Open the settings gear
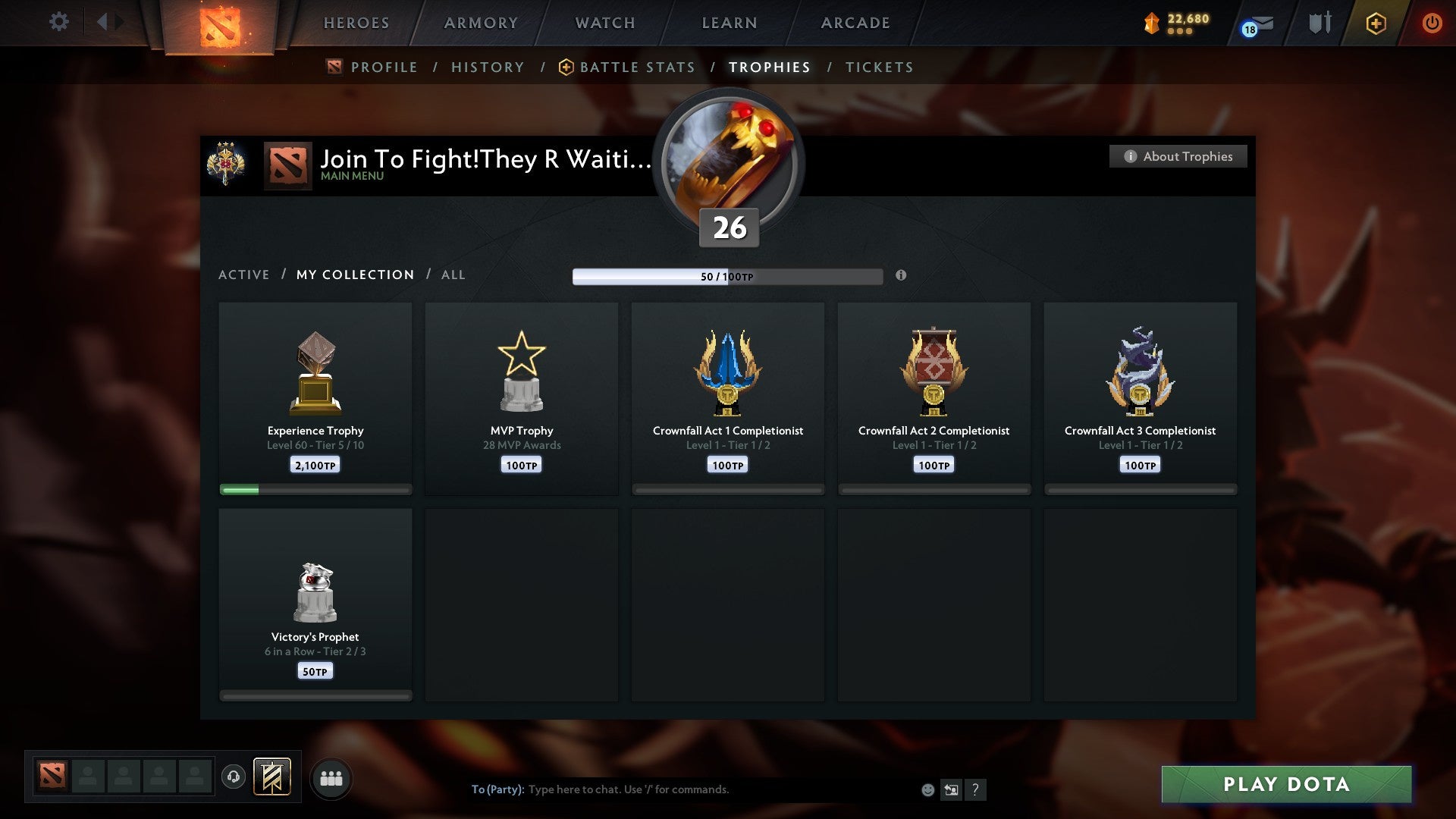1456x819 pixels. click(x=59, y=22)
